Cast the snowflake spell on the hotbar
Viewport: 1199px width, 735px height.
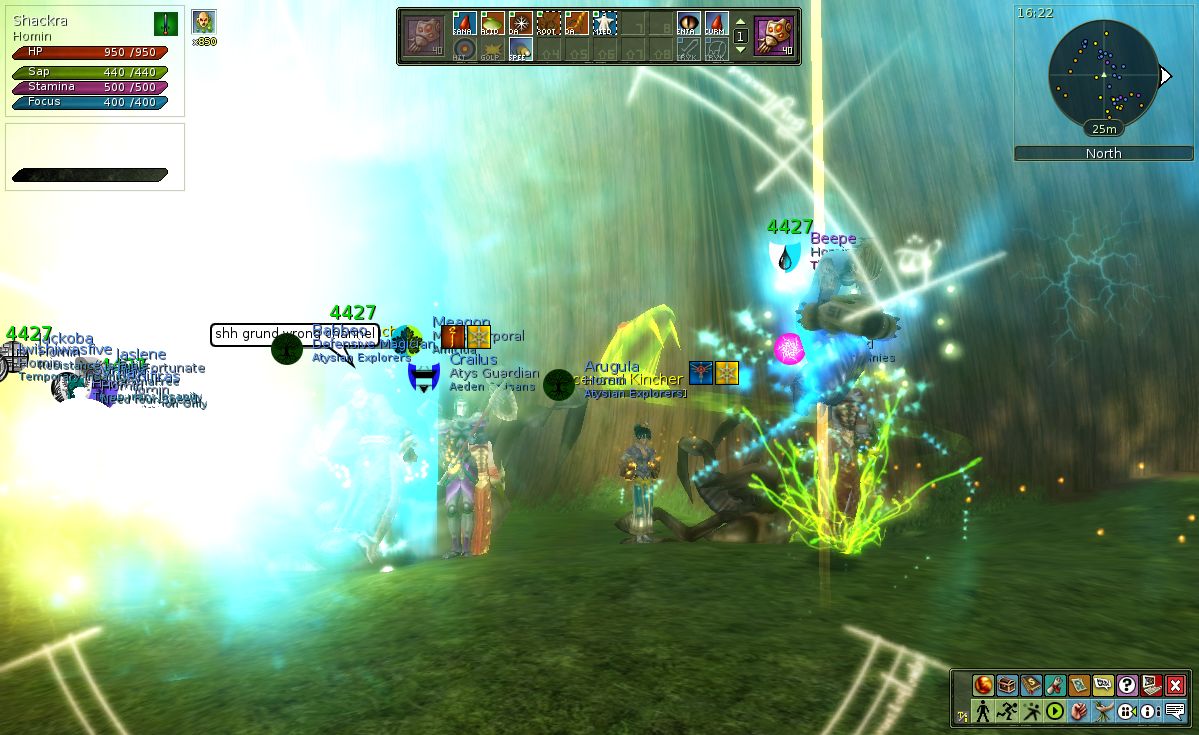(x=519, y=23)
